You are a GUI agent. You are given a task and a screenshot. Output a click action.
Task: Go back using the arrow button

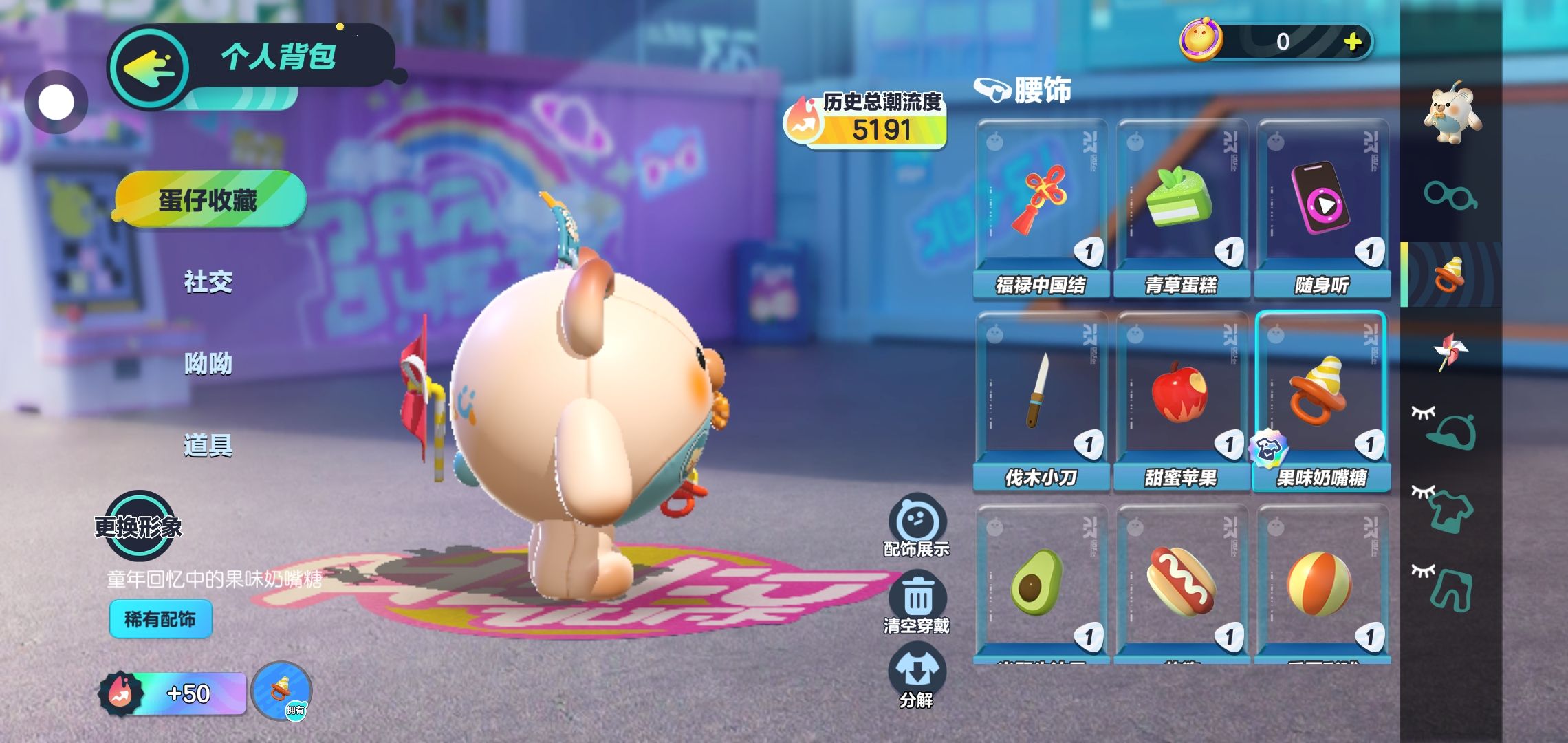tap(149, 68)
